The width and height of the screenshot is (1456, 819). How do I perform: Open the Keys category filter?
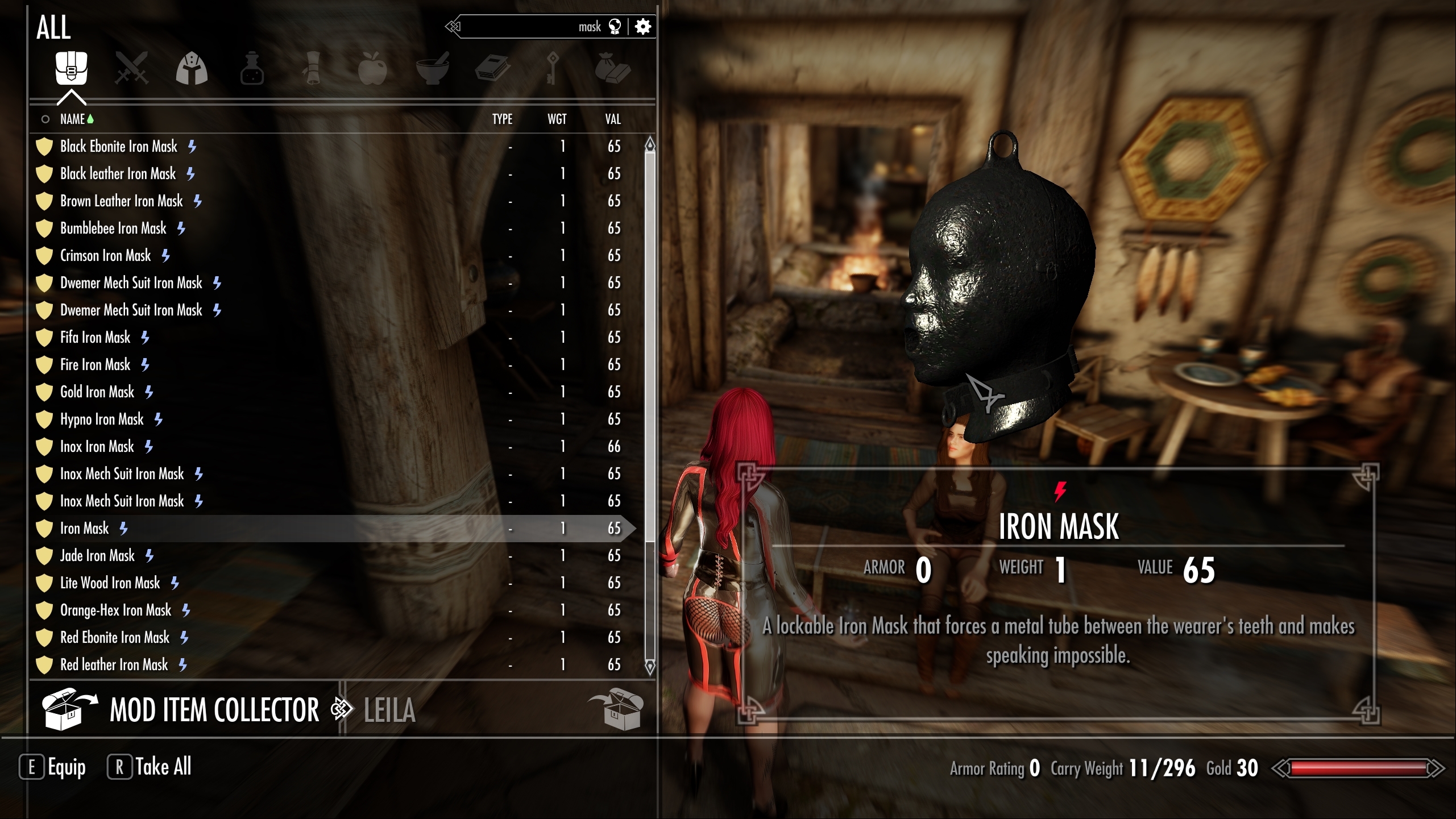coord(551,69)
